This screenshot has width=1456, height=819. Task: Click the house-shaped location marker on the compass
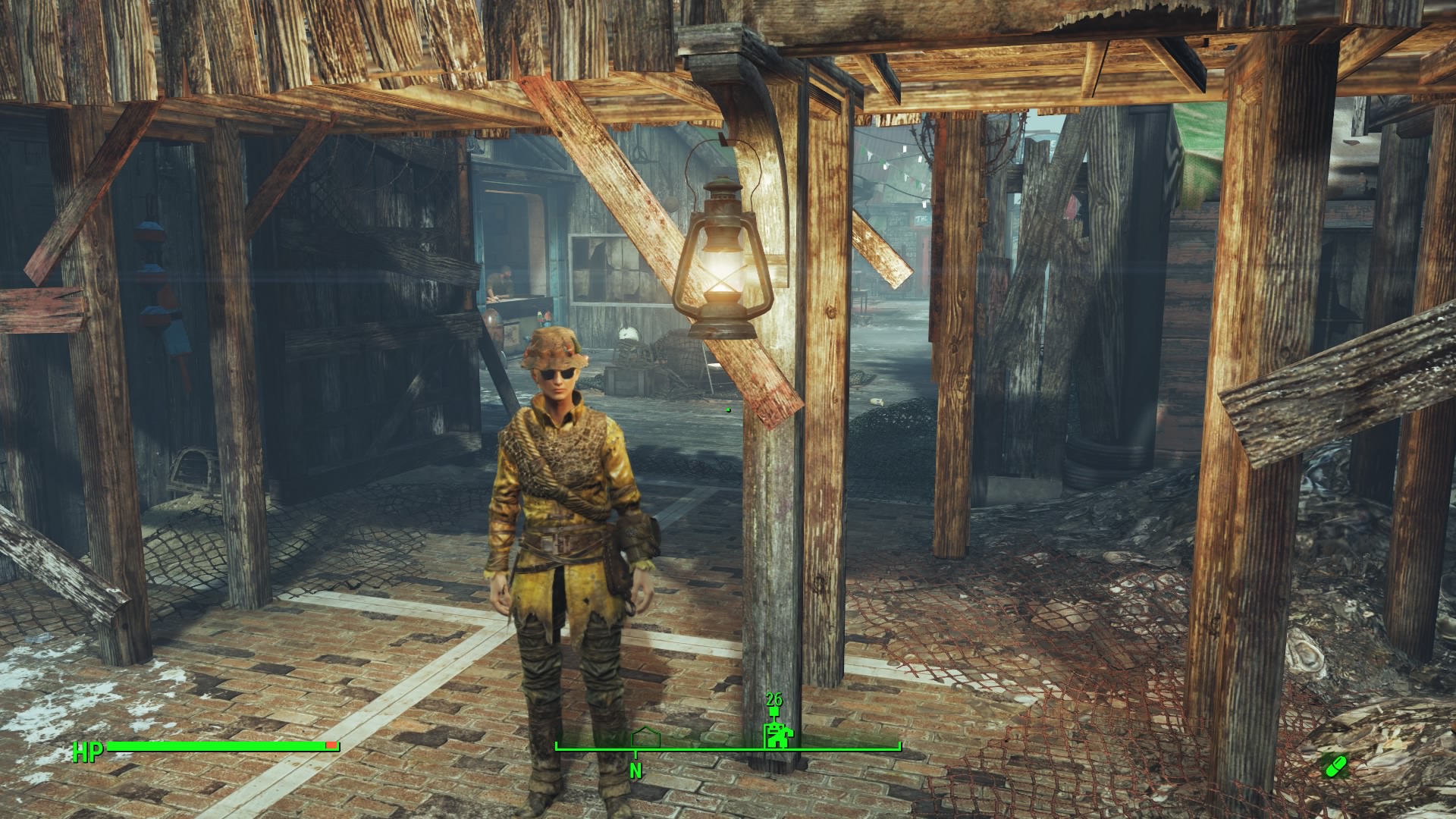tap(646, 737)
